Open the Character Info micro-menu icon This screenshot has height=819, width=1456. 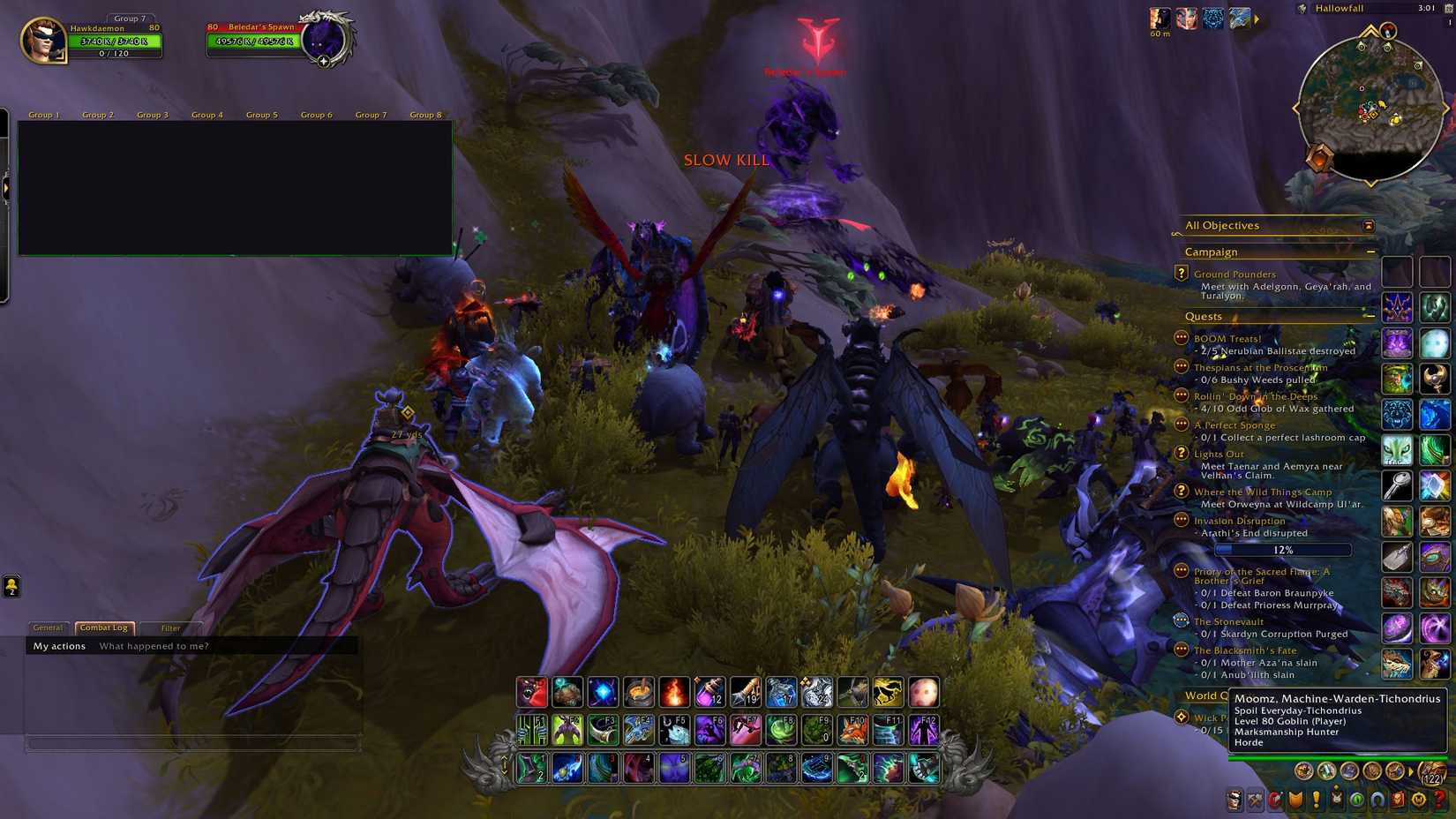1235,801
